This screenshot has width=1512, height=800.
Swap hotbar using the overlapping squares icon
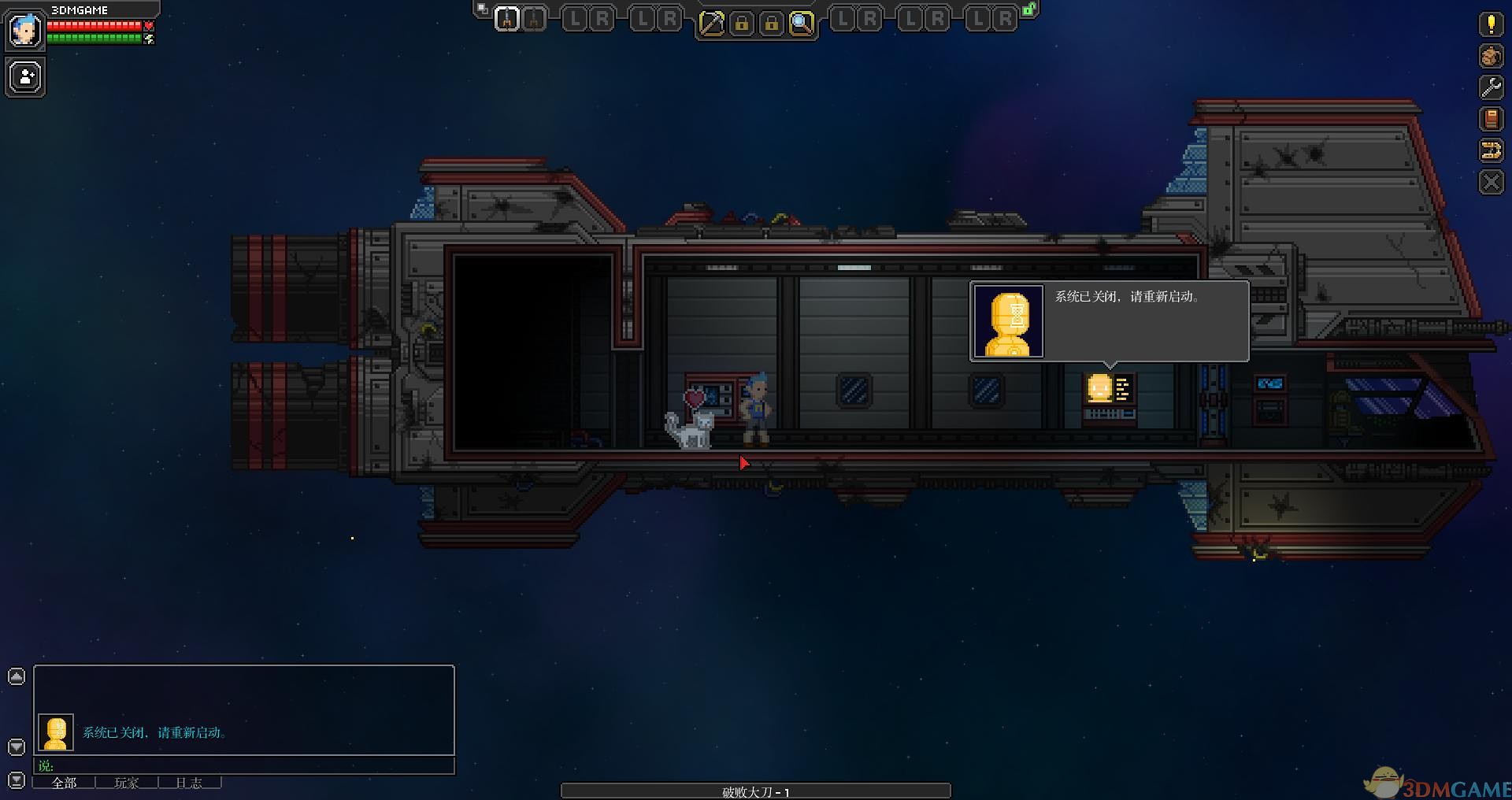(x=482, y=9)
